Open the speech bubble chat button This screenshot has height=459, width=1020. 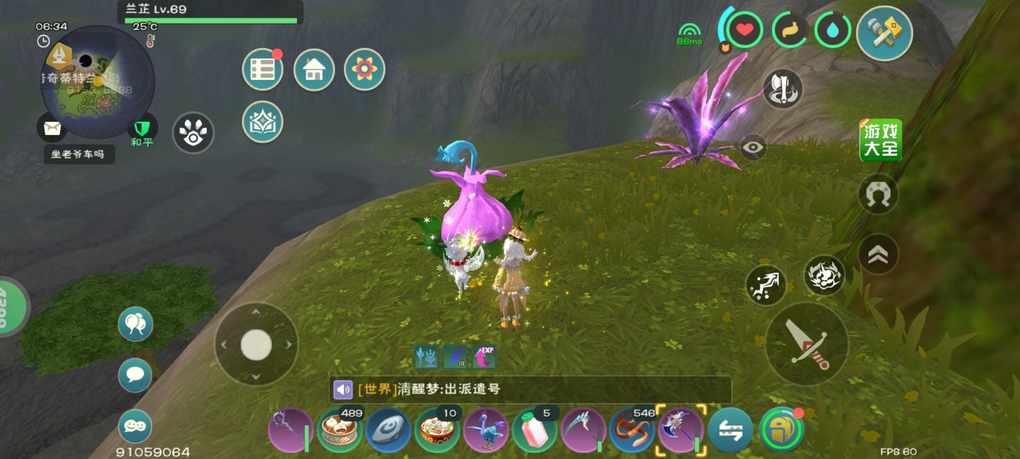(135, 375)
